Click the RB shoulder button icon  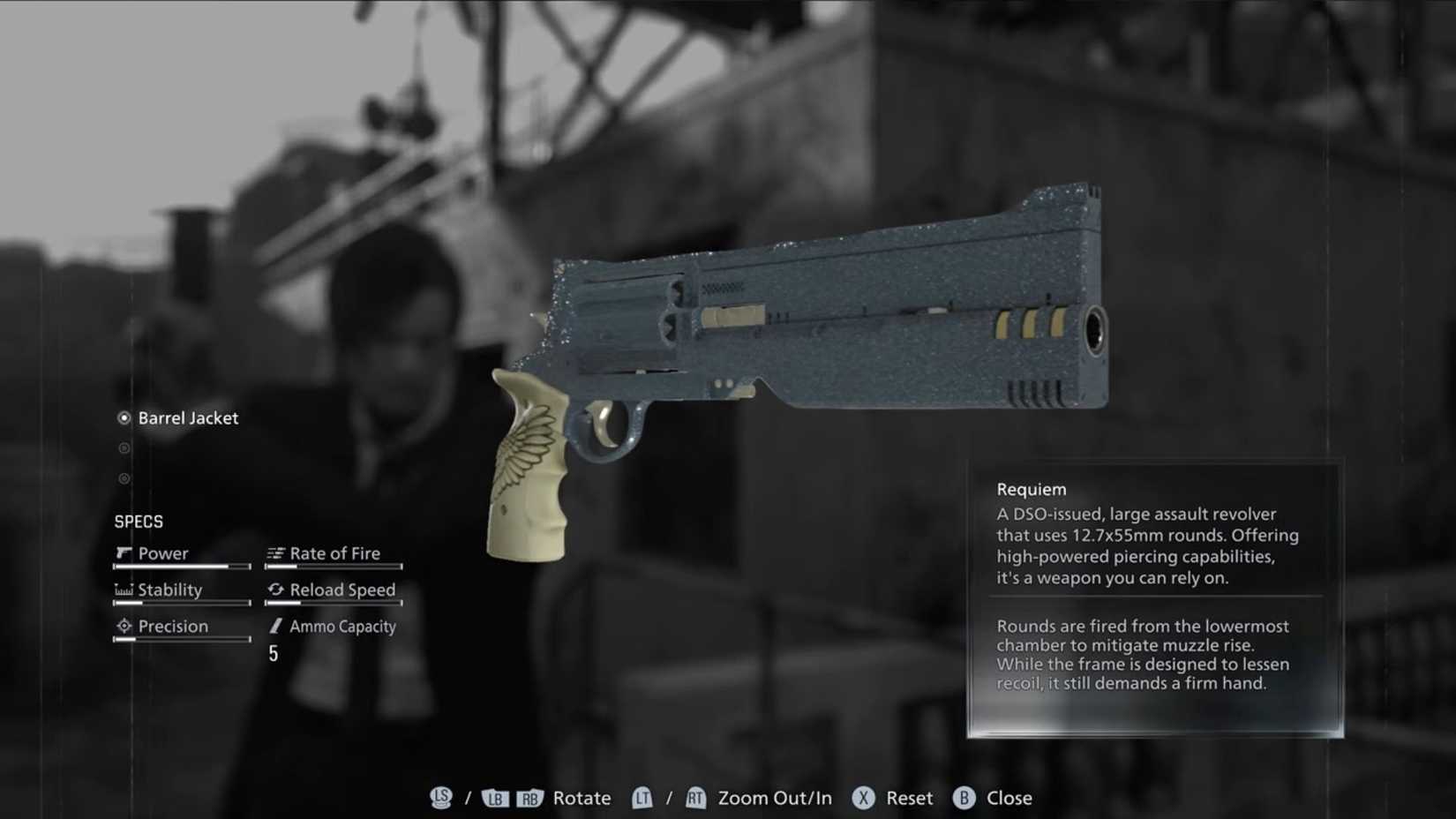pyautogui.click(x=530, y=798)
